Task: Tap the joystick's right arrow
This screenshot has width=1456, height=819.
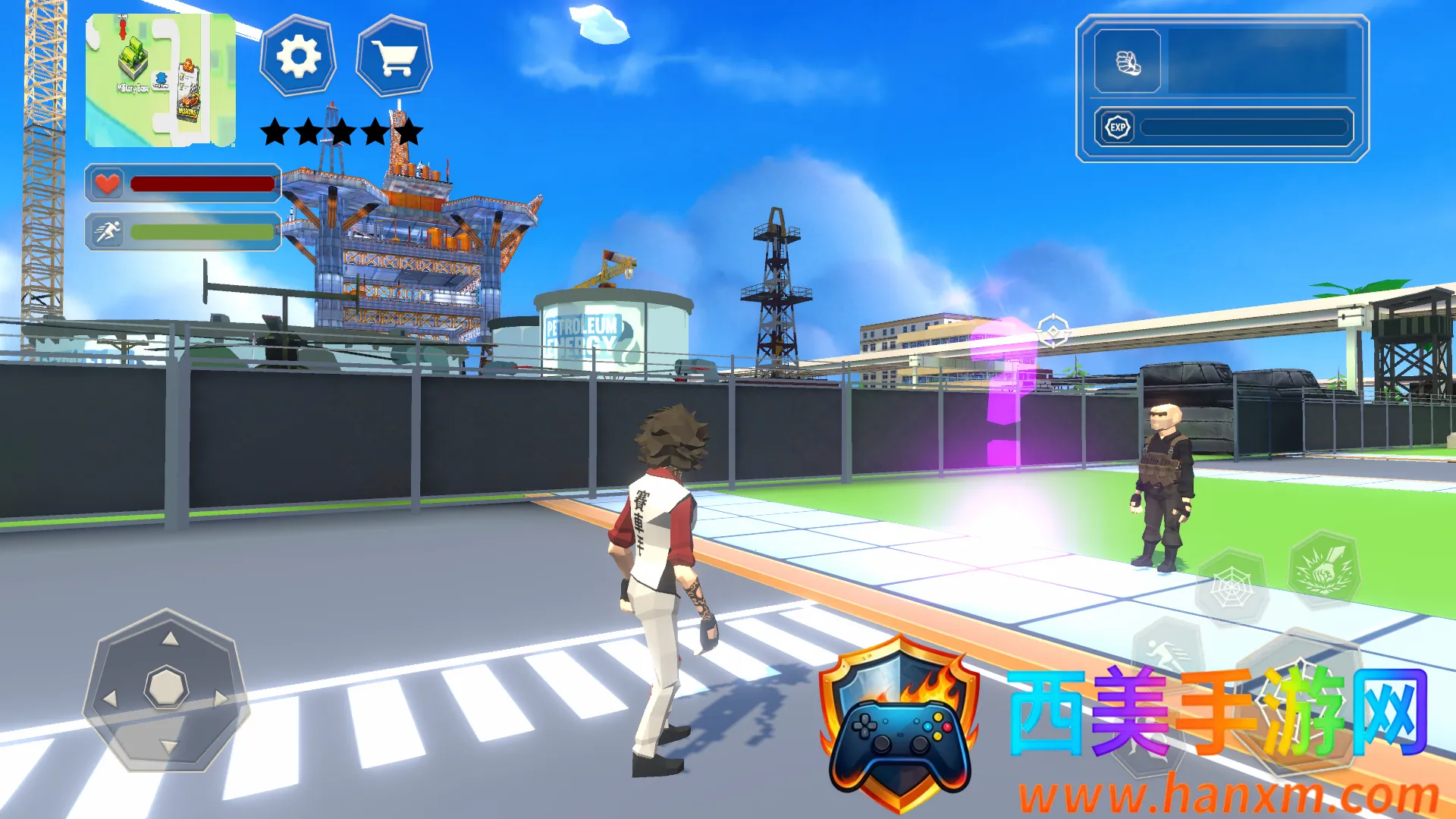Action: [221, 697]
